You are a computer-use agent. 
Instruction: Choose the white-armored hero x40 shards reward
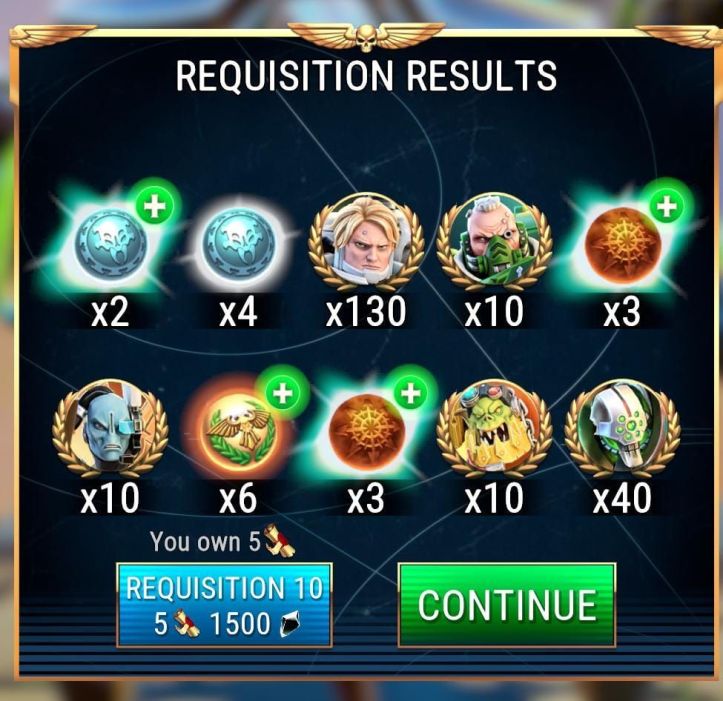click(x=620, y=431)
